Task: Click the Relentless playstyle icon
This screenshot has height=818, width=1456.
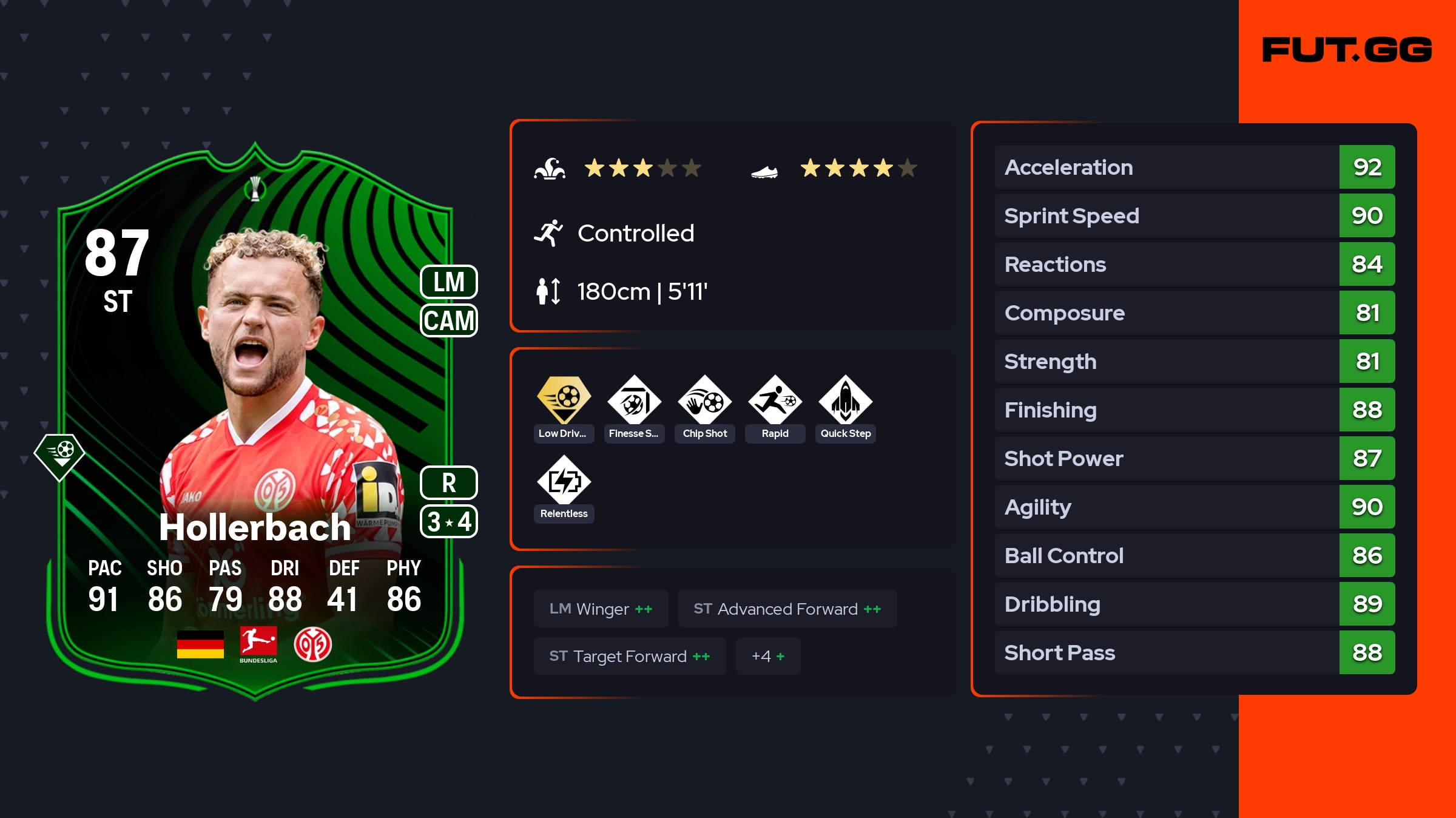Action: (564, 481)
